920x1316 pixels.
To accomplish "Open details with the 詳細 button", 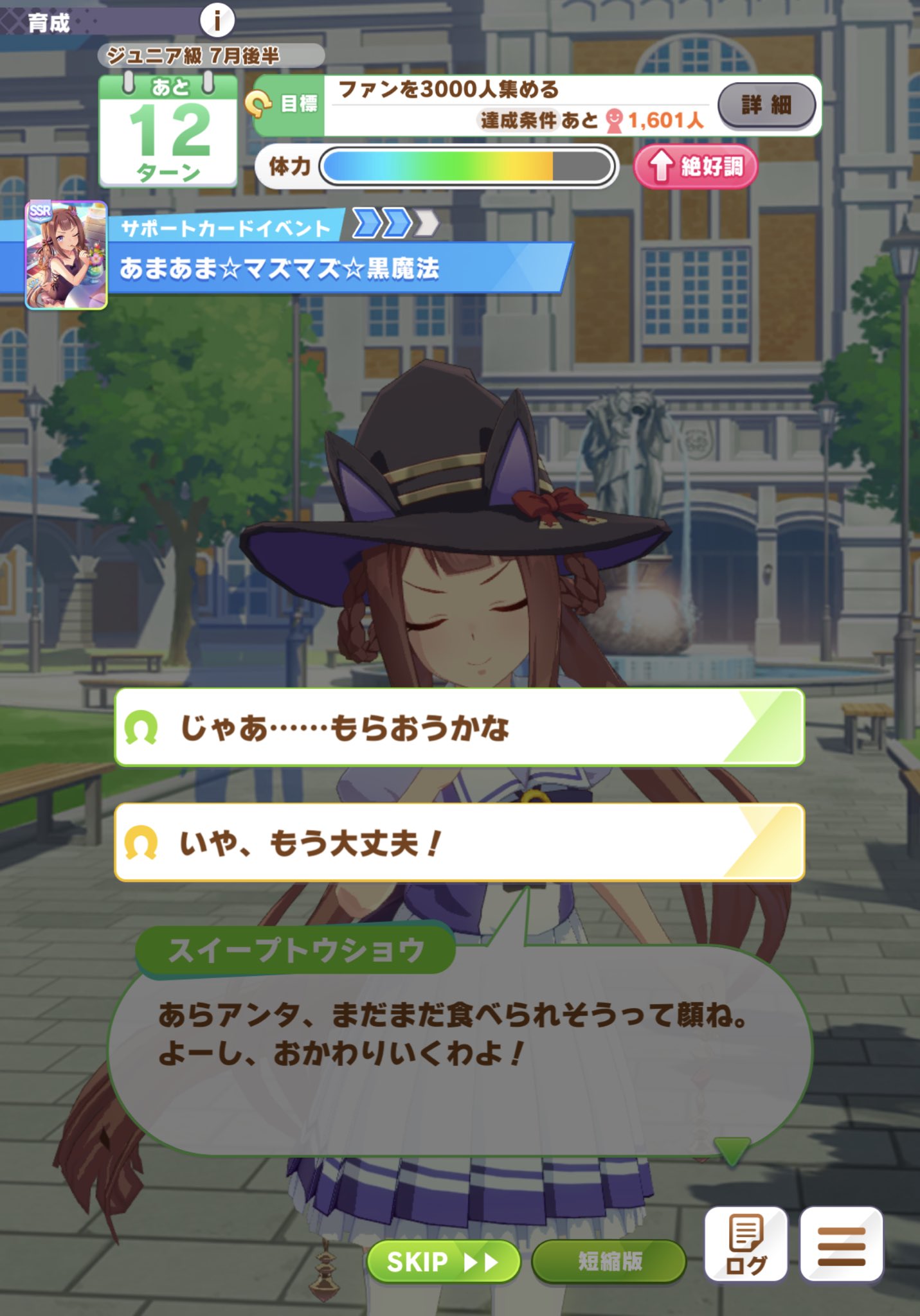I will (x=766, y=105).
